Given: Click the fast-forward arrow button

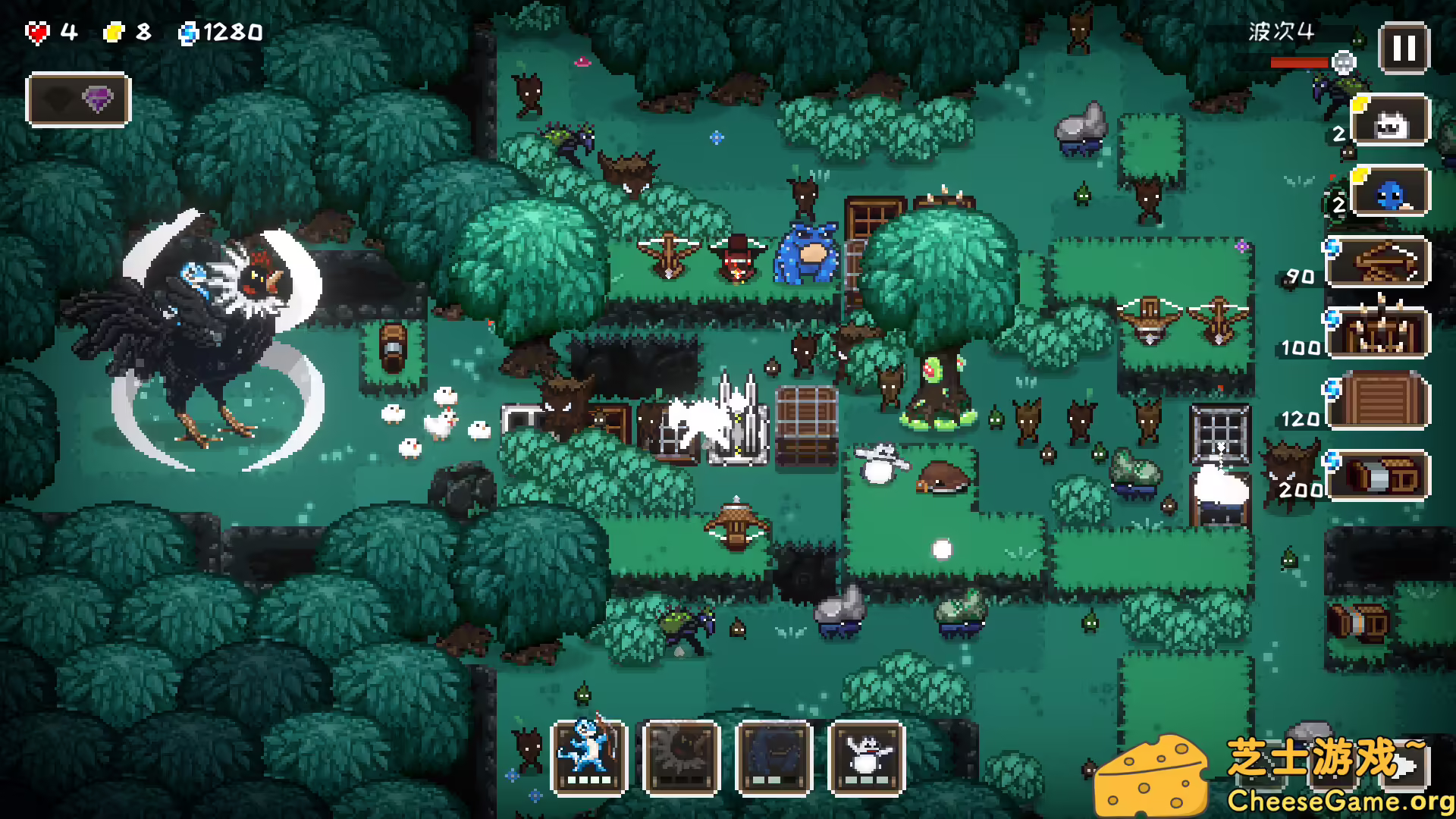Looking at the screenshot, I should coord(1405,764).
